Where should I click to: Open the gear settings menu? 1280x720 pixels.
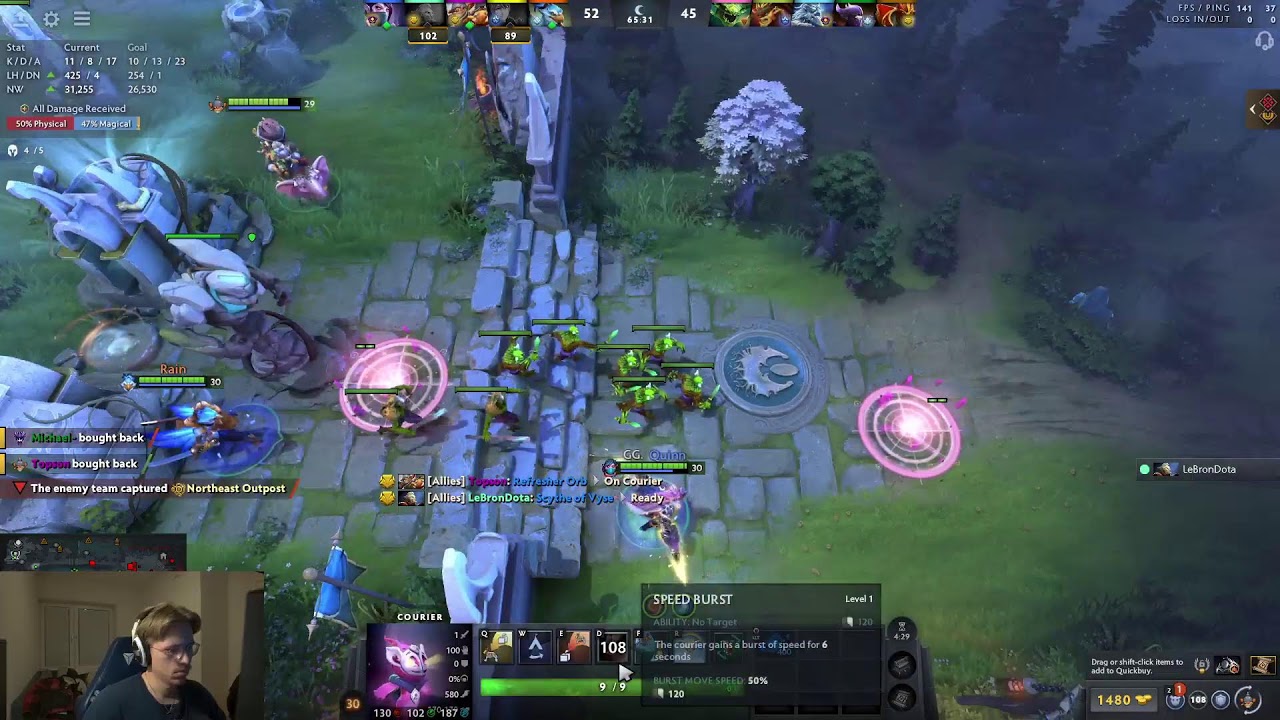[51, 19]
